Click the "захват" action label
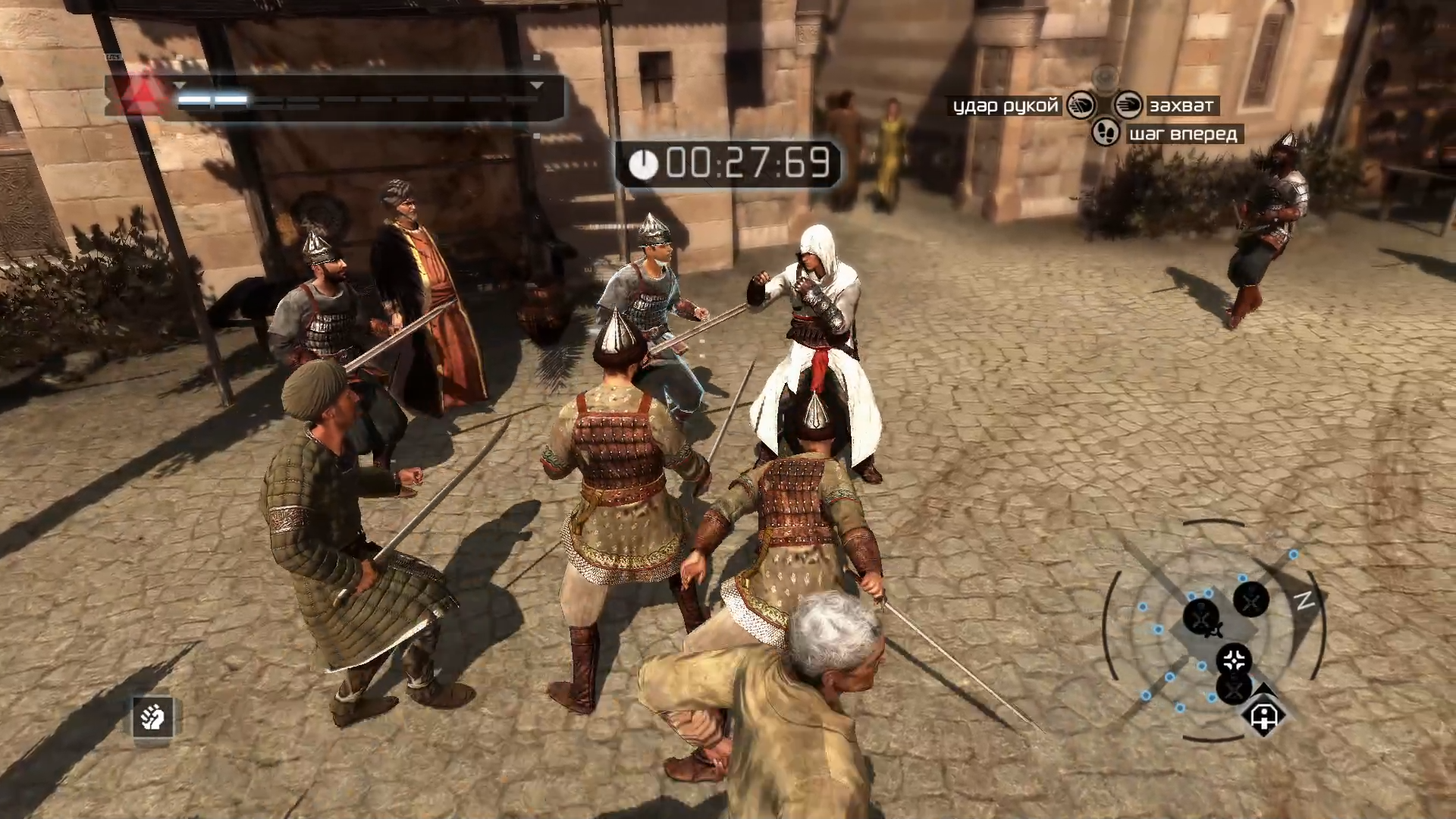This screenshot has width=1456, height=819. (1183, 106)
